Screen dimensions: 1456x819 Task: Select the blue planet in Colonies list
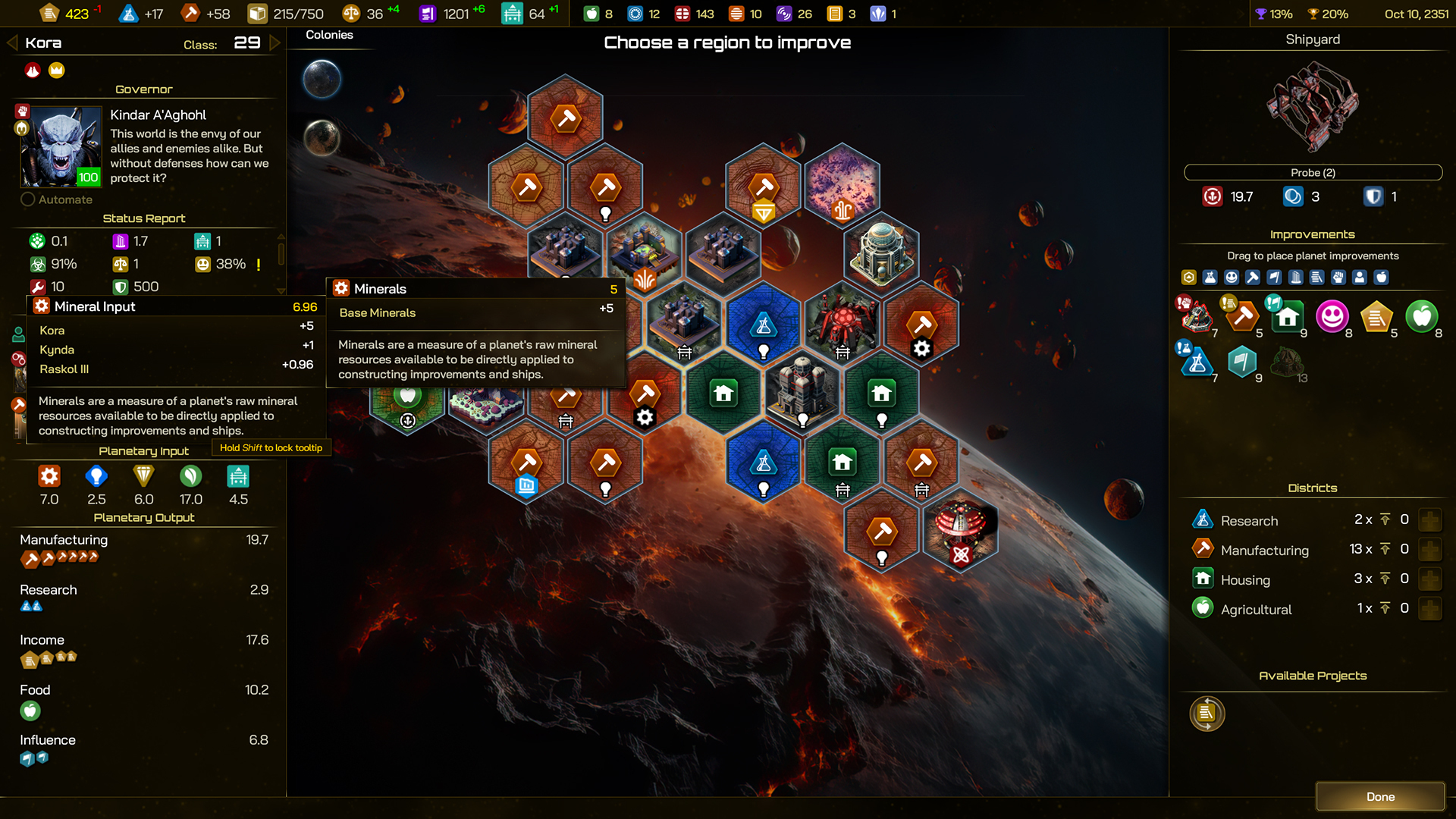(x=322, y=79)
